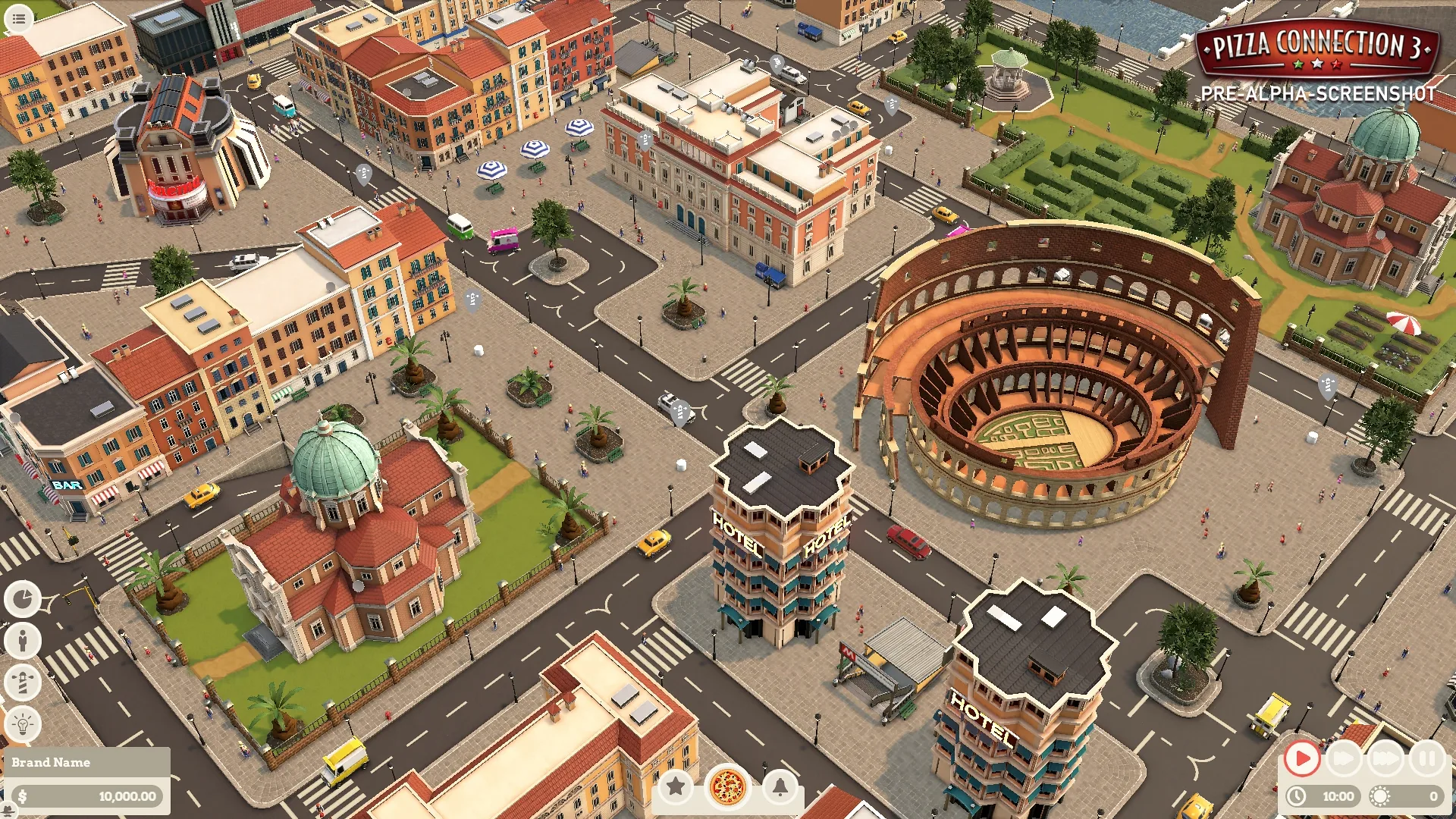The width and height of the screenshot is (1456, 819).
Task: Switch to double fast-forward speed
Action: click(x=1344, y=758)
